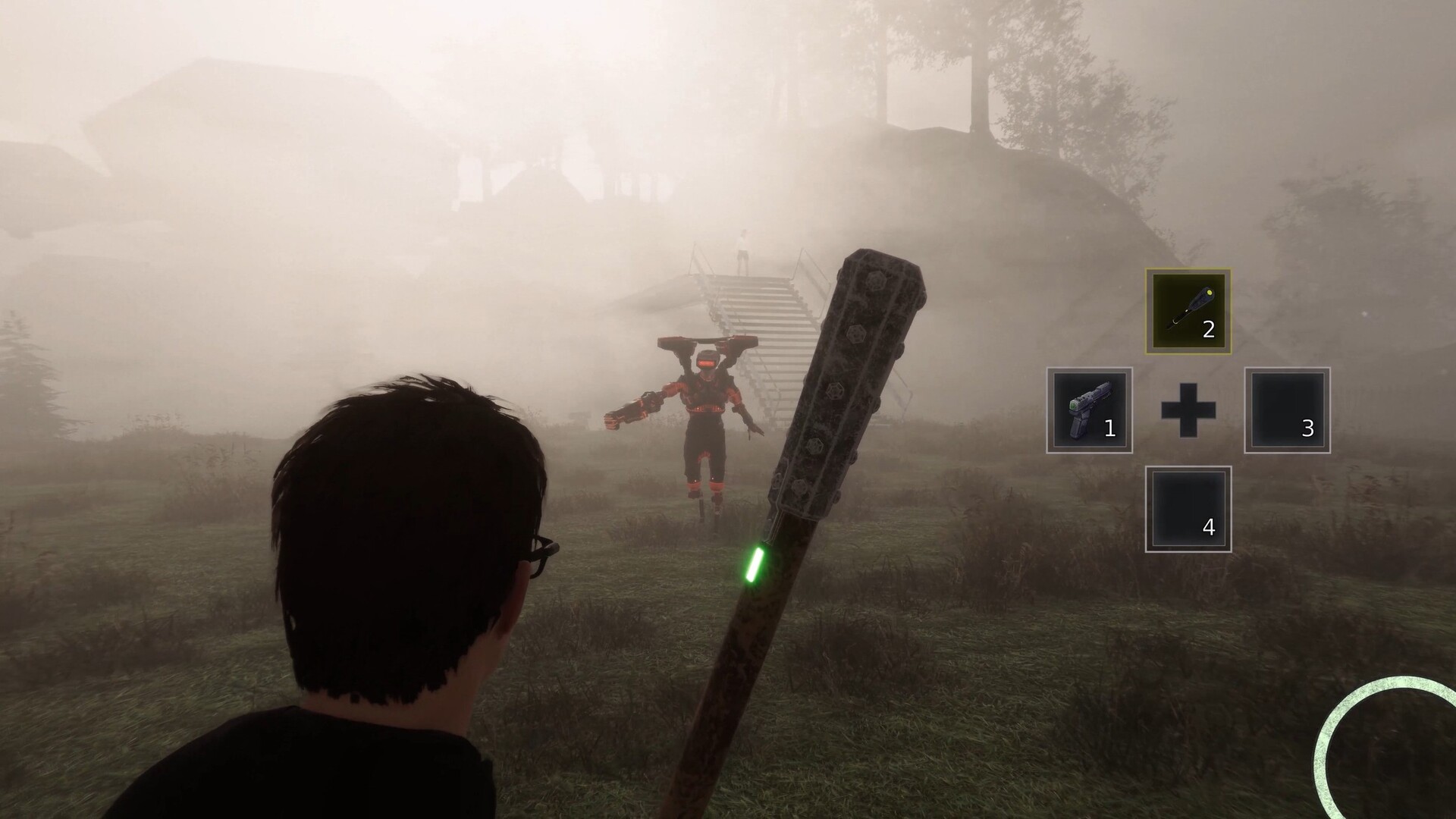Open slot 4 to assign a weapon
The image size is (1456, 819).
point(1188,510)
